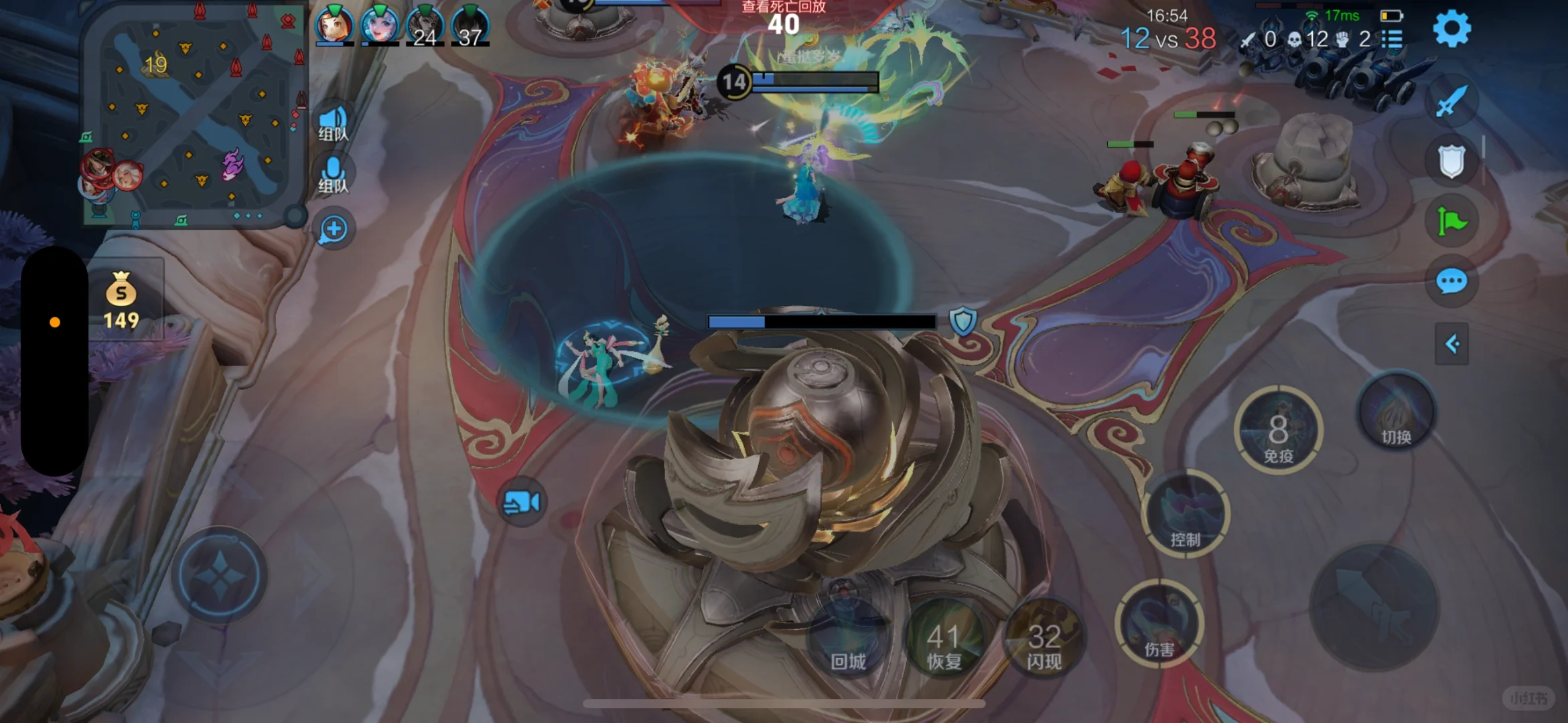Activate the 回城 recall button
The width and height of the screenshot is (1568, 723).
(x=848, y=639)
